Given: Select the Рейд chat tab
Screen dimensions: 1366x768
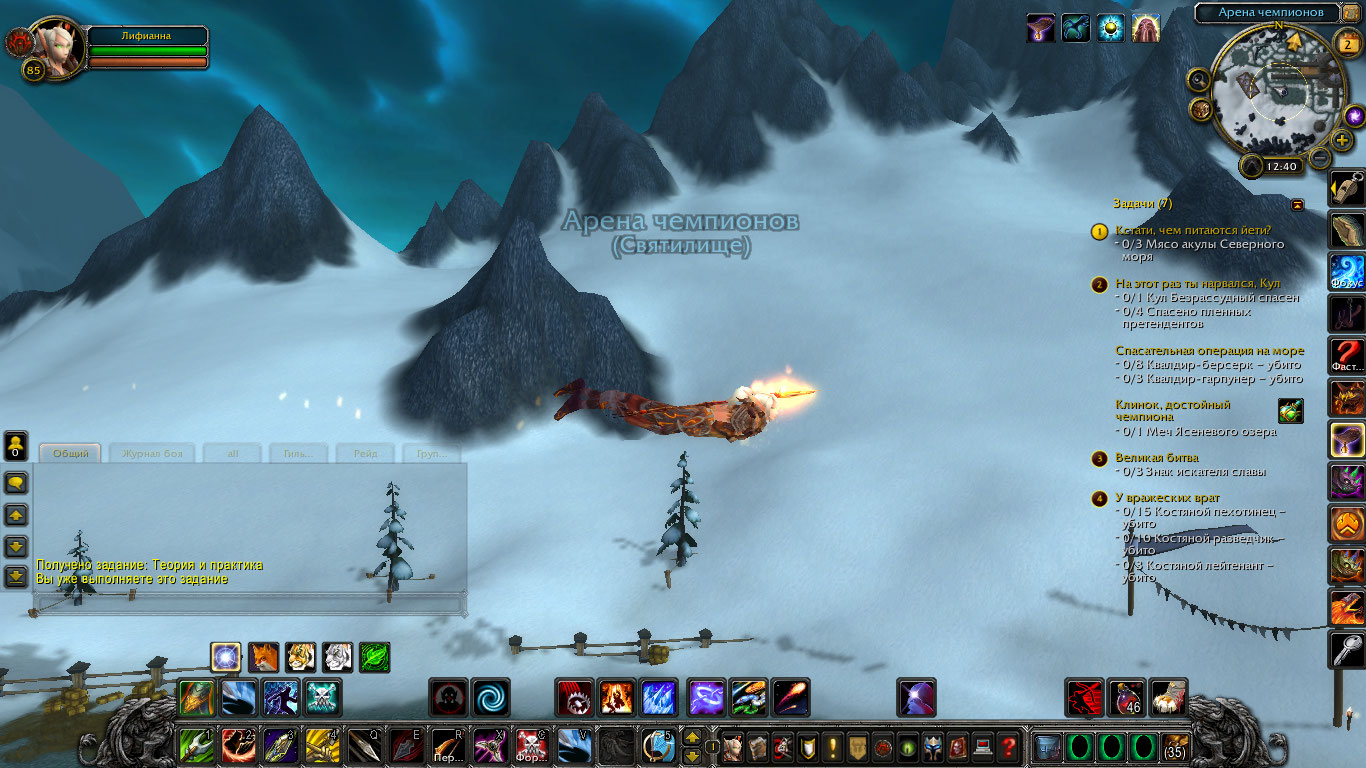Looking at the screenshot, I should [x=365, y=453].
